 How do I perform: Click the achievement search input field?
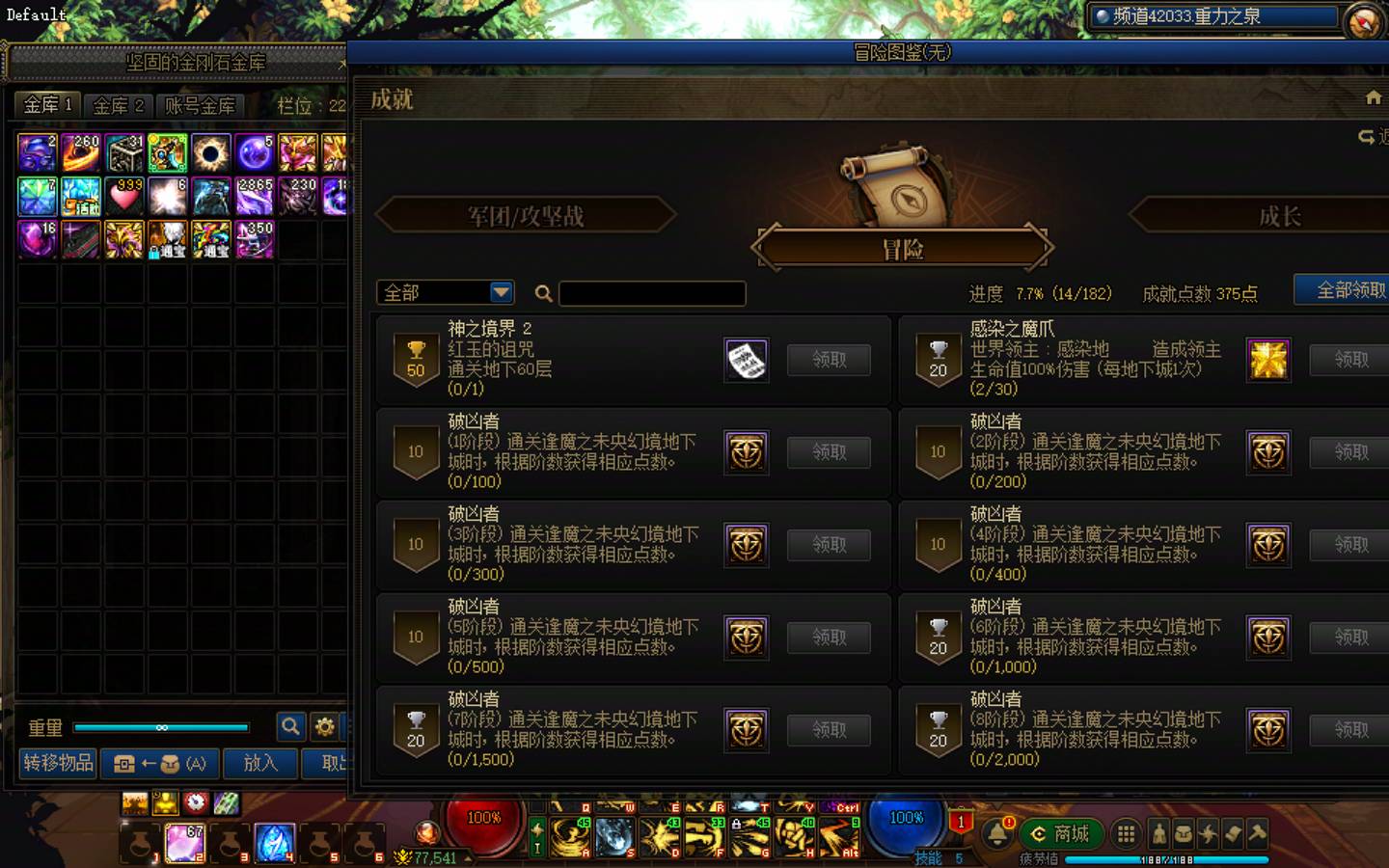652,293
